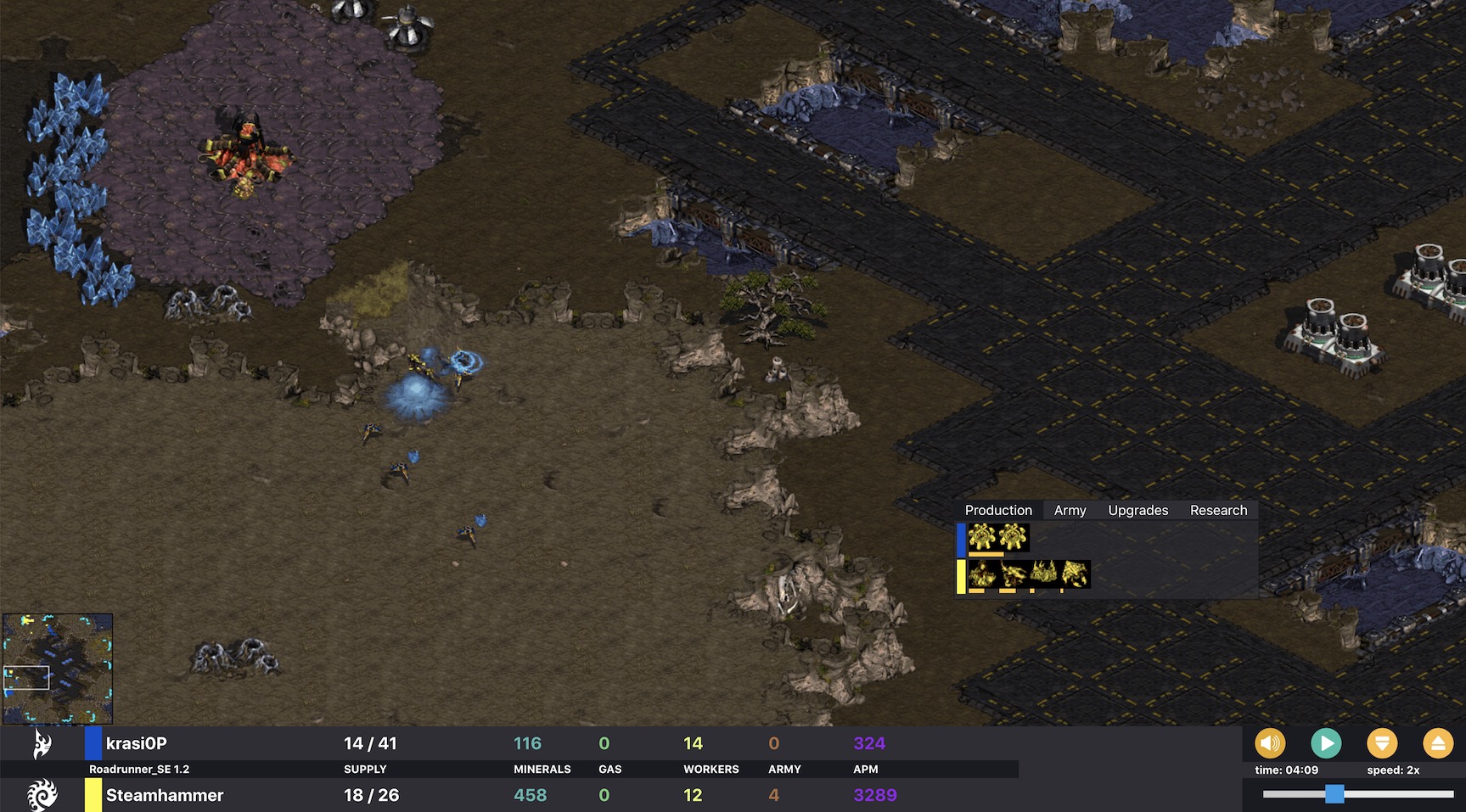Select the Production tab
Viewport: 1466px width, 812px height.
(x=998, y=510)
